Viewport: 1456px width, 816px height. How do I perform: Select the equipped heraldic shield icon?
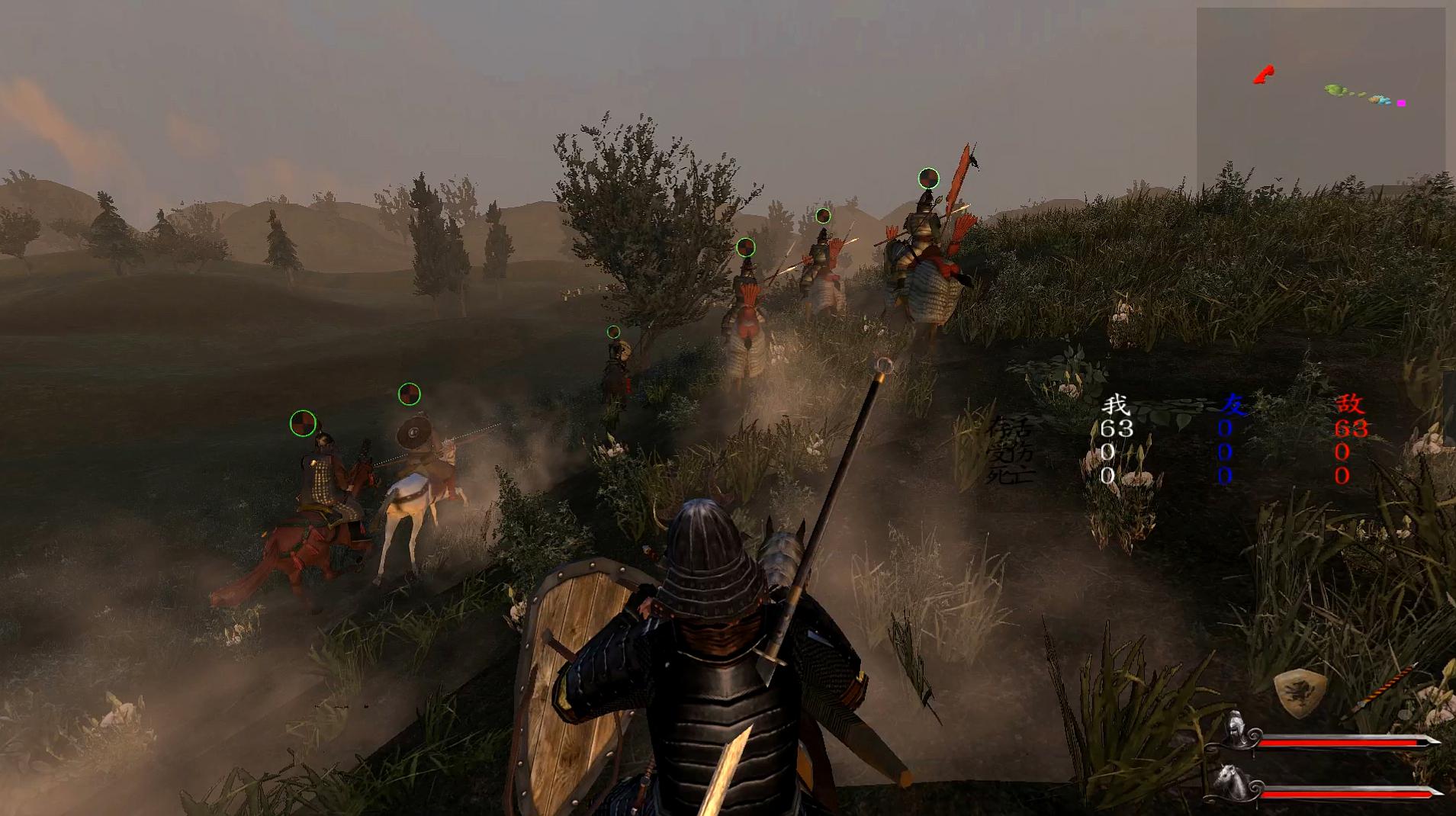[x=1297, y=693]
